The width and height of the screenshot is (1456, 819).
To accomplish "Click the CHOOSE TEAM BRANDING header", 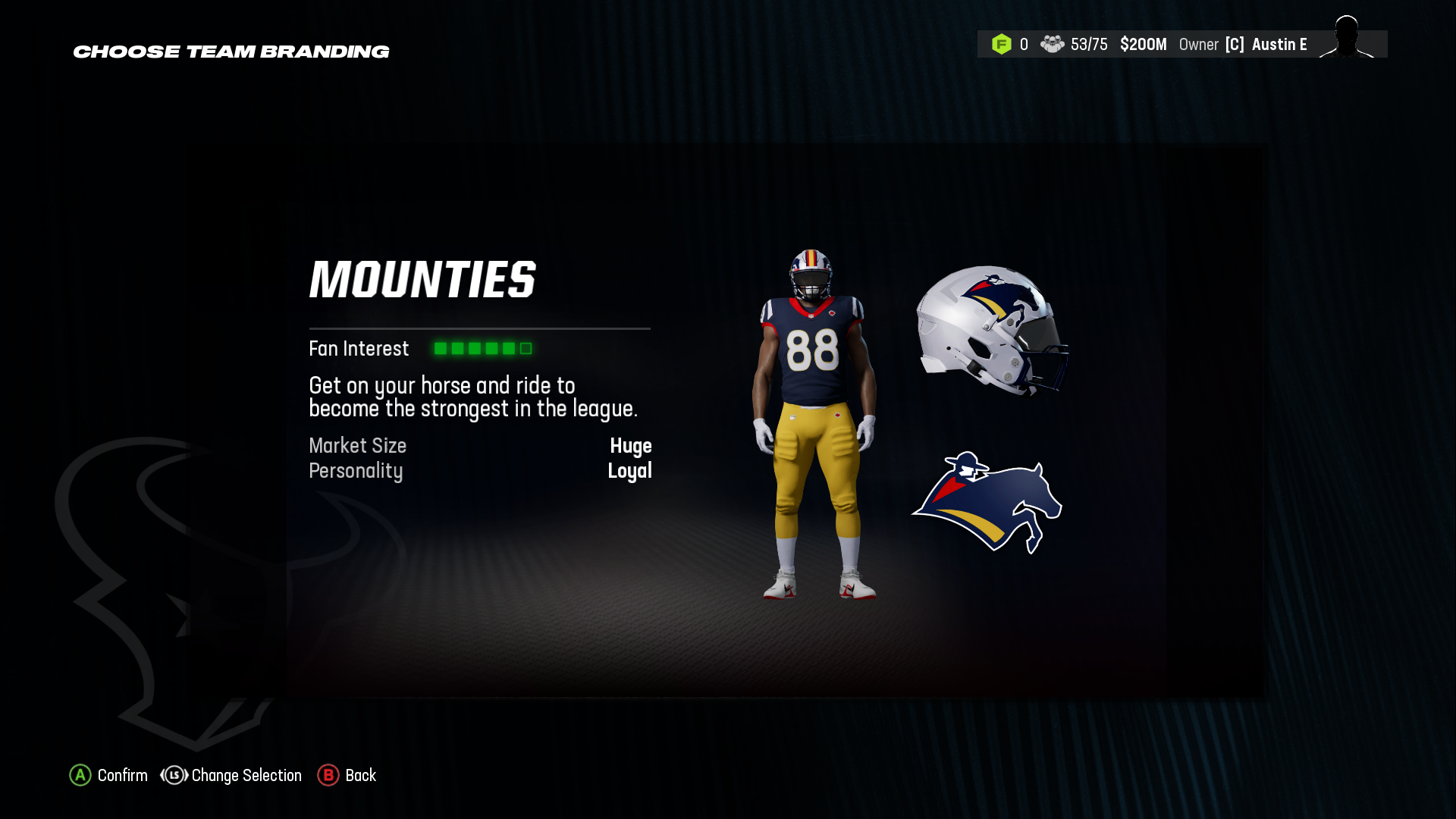I will coord(231,52).
